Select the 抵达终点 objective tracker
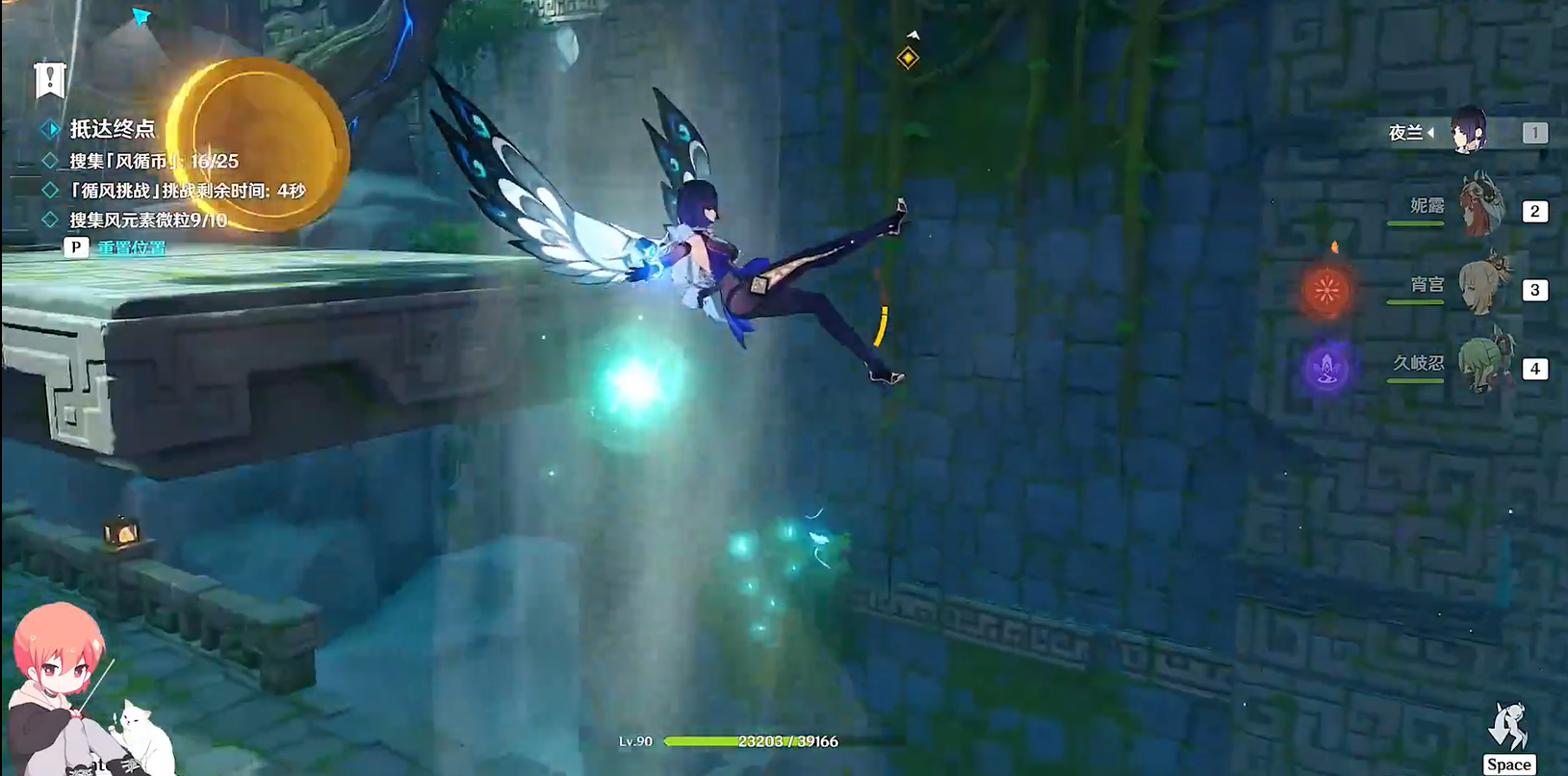The image size is (1568, 776). [112, 129]
